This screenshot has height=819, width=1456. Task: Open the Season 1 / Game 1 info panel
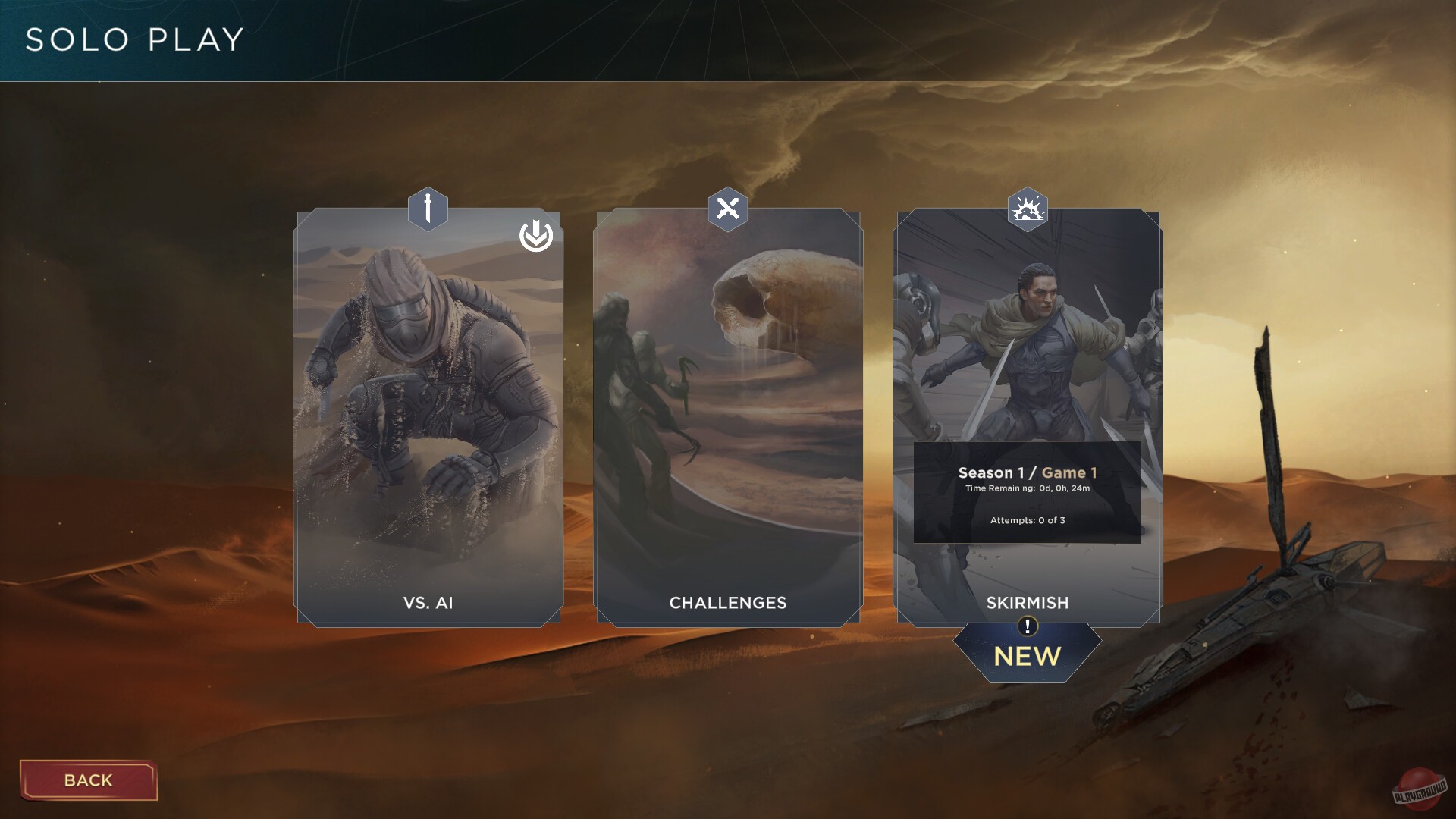(x=1027, y=493)
